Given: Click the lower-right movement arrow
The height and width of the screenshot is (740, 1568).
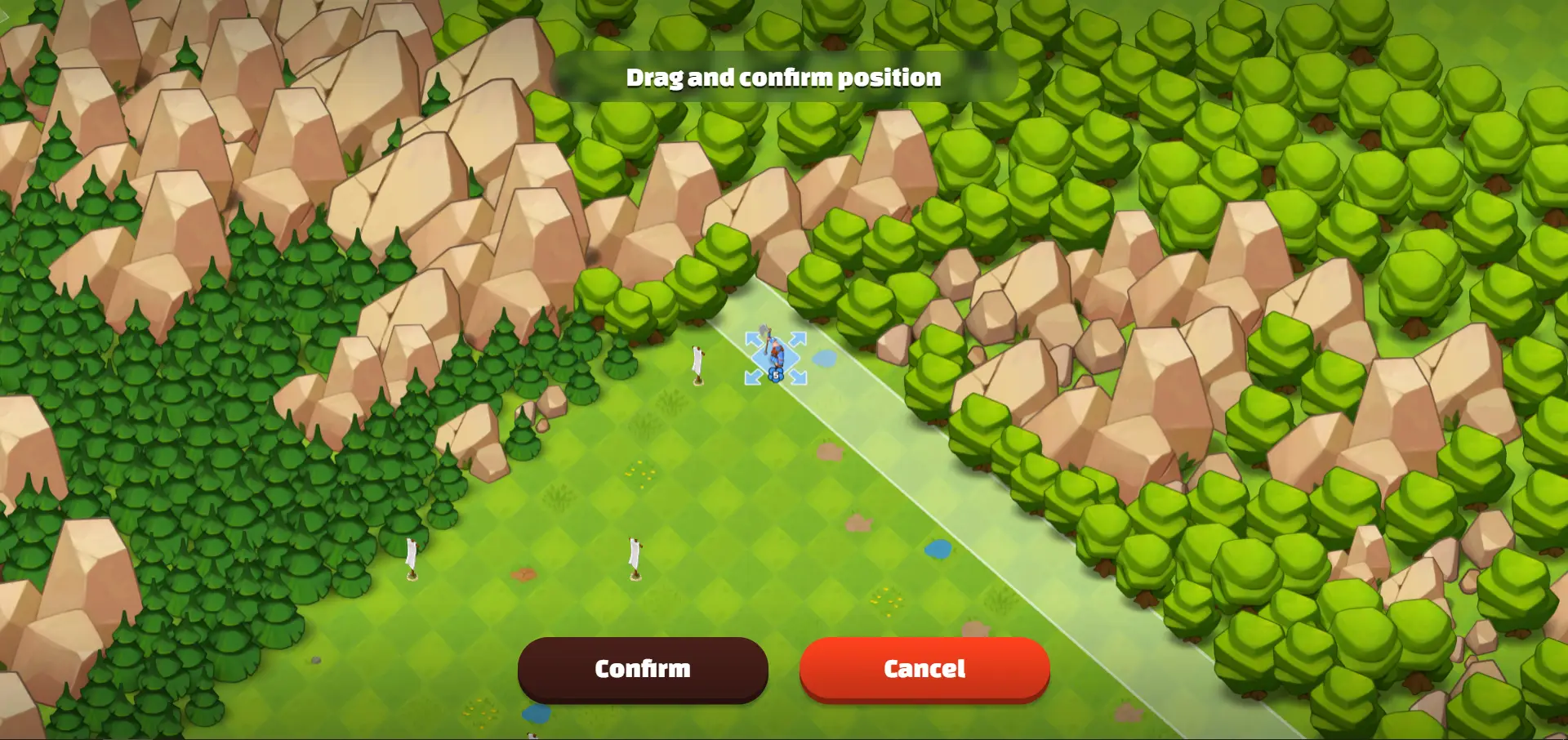Looking at the screenshot, I should click(x=796, y=377).
